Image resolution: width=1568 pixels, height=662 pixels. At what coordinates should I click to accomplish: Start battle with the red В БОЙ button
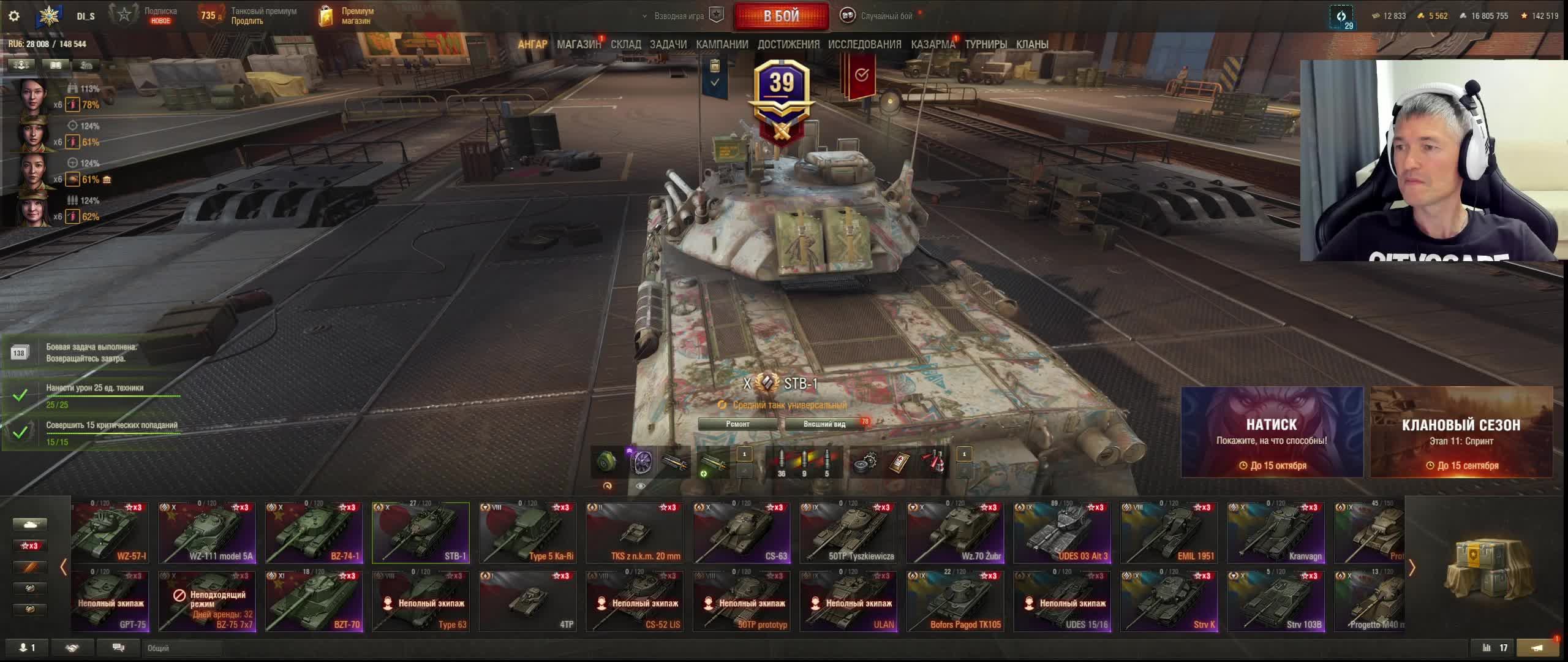coord(781,17)
